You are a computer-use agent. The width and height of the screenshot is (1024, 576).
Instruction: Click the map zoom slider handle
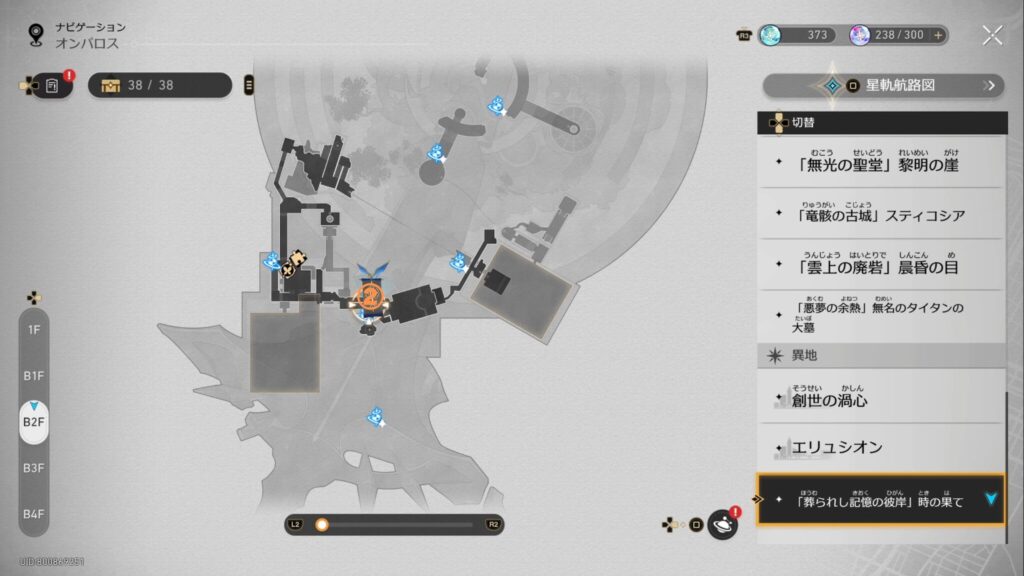(x=322, y=524)
